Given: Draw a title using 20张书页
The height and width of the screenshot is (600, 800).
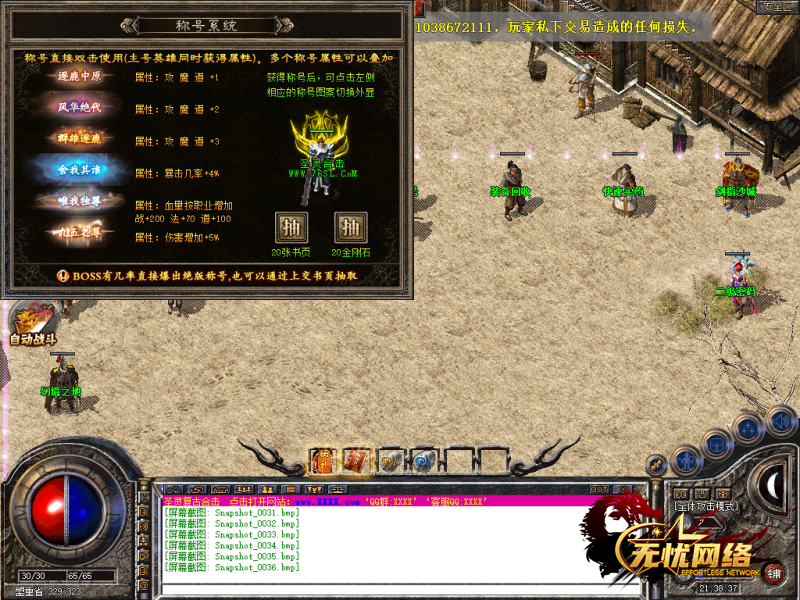Looking at the screenshot, I should [x=291, y=226].
